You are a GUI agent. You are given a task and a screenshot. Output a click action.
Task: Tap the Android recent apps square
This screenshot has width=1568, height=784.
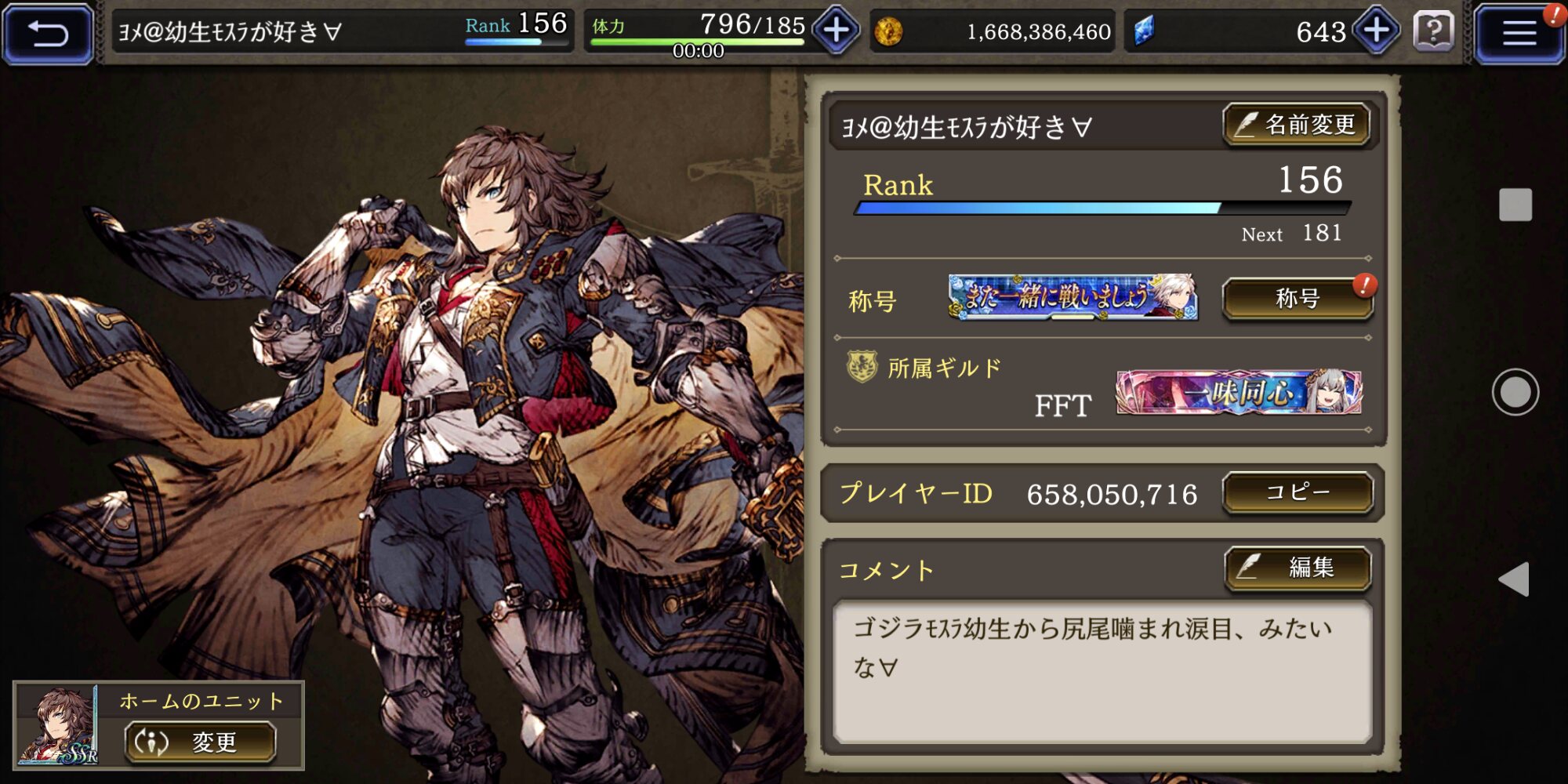pos(1515,205)
